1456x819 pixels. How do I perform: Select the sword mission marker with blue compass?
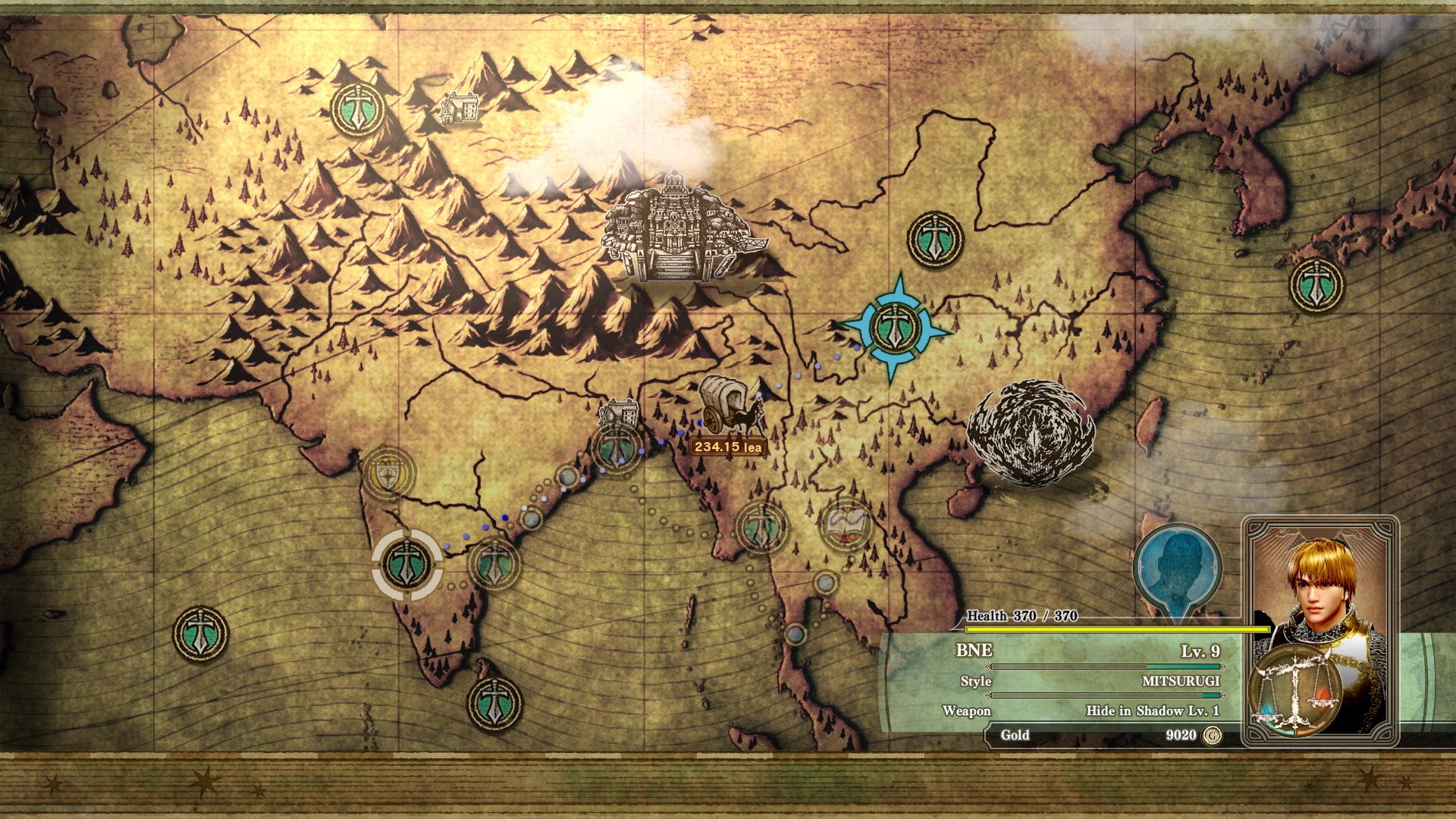(895, 328)
